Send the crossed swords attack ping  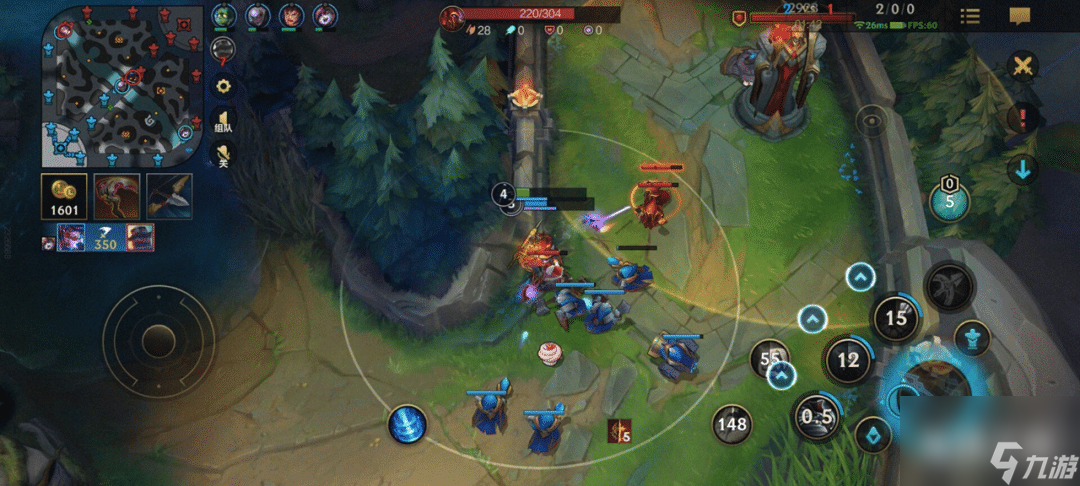tap(1022, 68)
